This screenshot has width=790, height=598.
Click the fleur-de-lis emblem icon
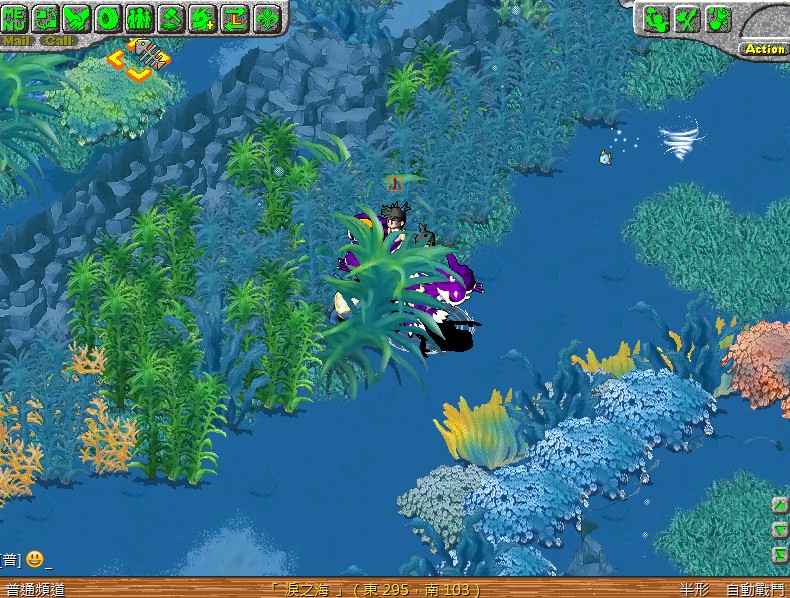pos(266,17)
